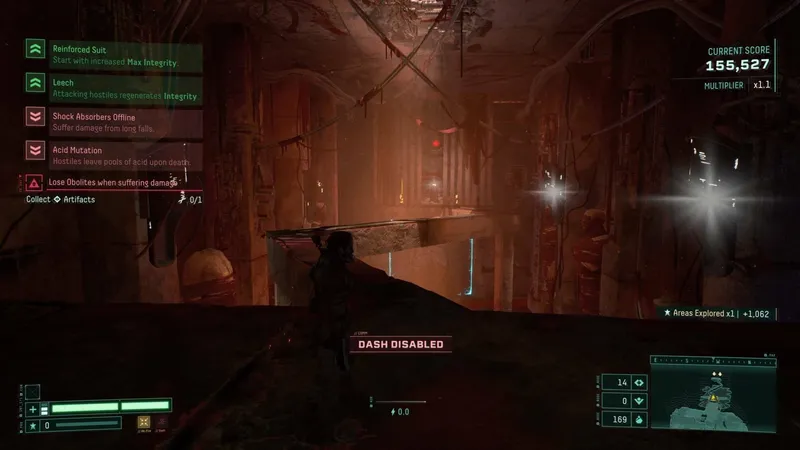Screen dimensions: 800x450
Task: Click the star proficiency icon
Action: (x=33, y=425)
